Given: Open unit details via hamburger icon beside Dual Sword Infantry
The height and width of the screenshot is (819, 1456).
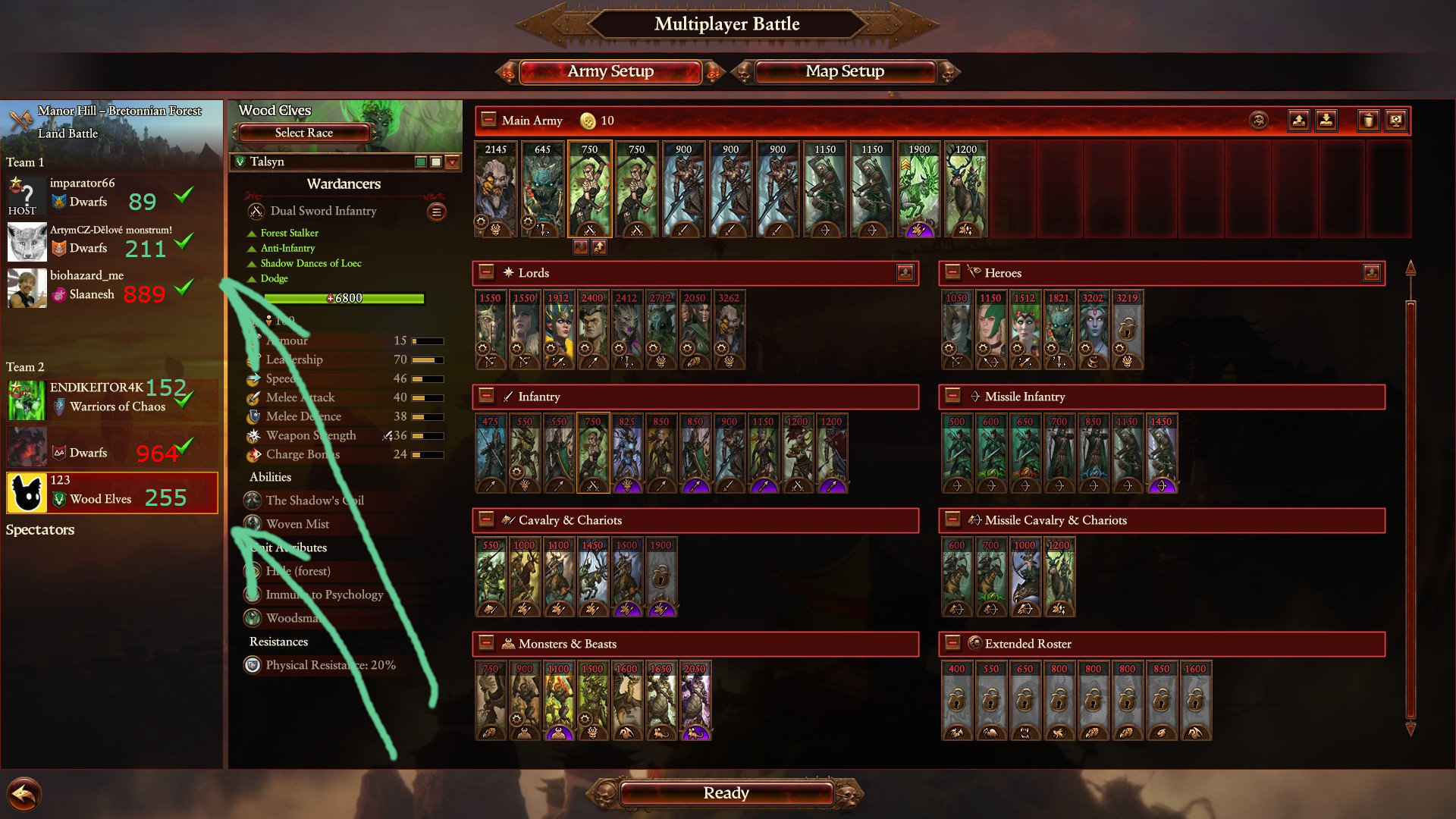Looking at the screenshot, I should click(437, 212).
